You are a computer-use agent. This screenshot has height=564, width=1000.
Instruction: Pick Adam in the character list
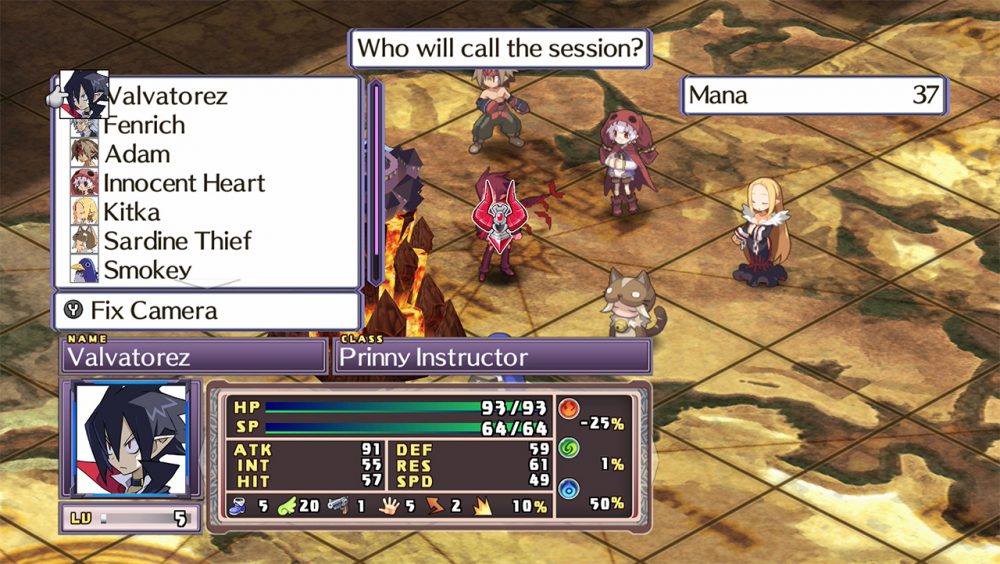pyautogui.click(x=138, y=154)
